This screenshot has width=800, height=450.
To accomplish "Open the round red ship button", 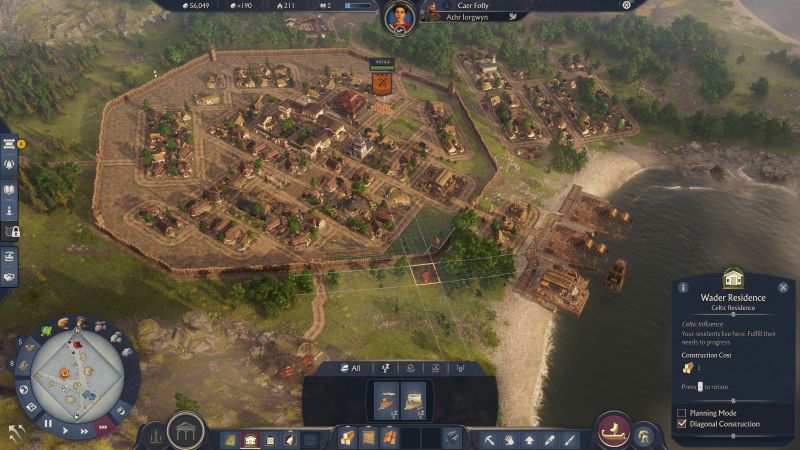I will click(612, 431).
